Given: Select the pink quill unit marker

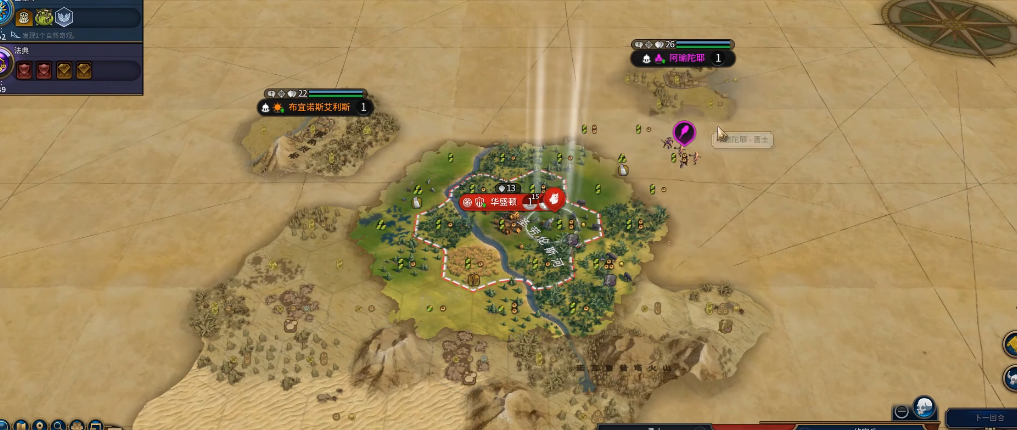Looking at the screenshot, I should tap(683, 133).
